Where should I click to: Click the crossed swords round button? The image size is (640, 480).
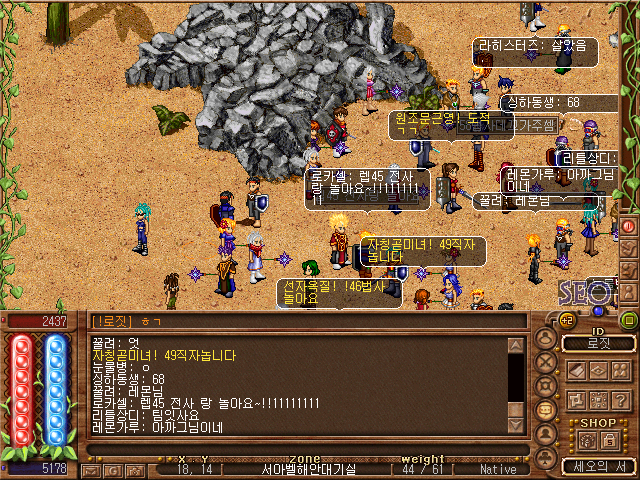pyautogui.click(x=546, y=362)
